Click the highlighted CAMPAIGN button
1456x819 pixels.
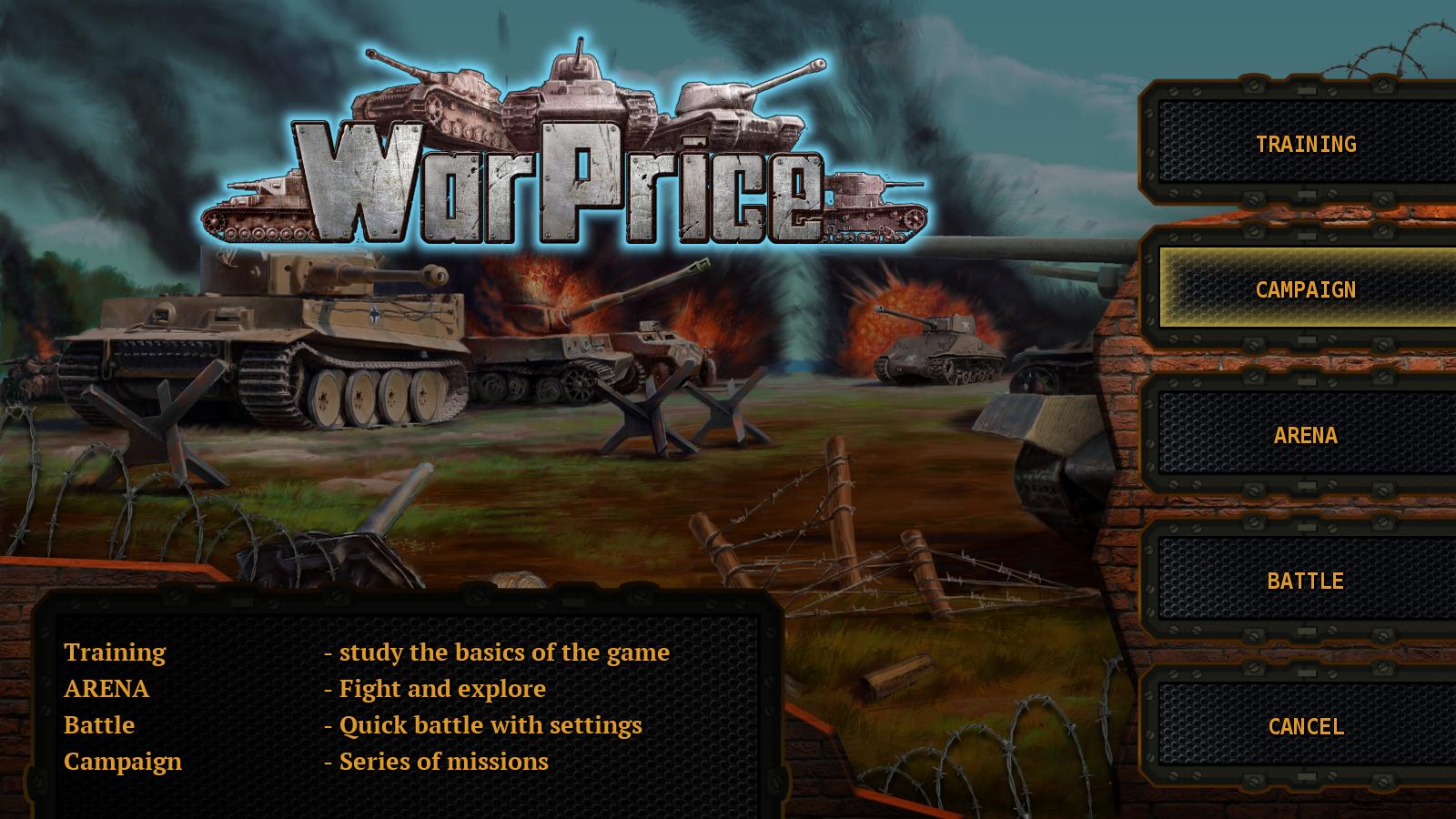click(x=1306, y=293)
